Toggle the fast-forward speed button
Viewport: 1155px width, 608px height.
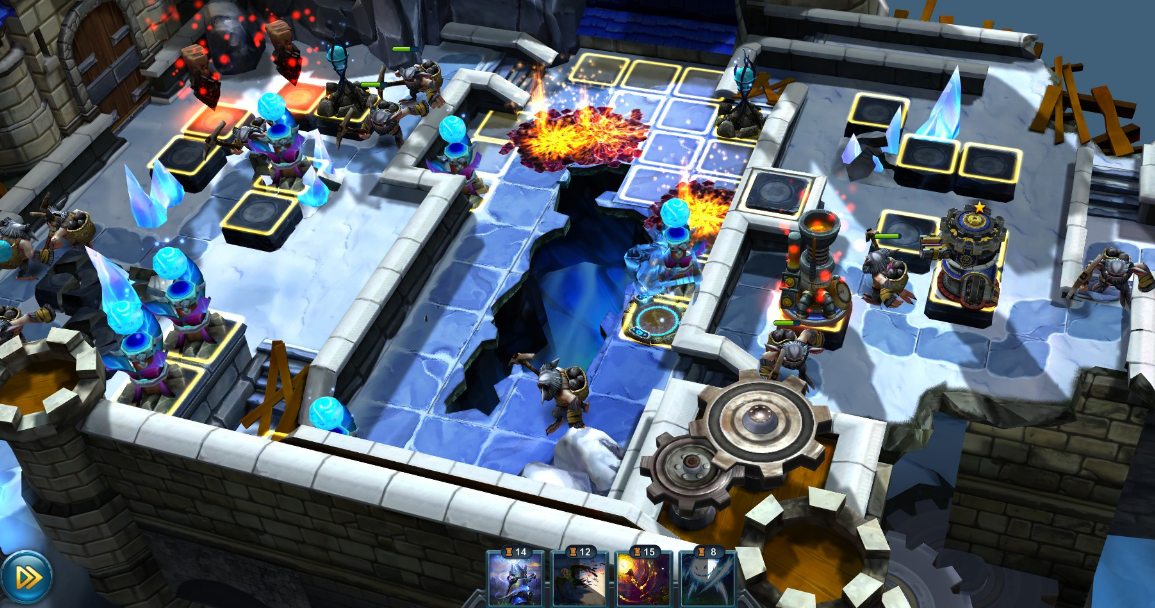coord(26,577)
